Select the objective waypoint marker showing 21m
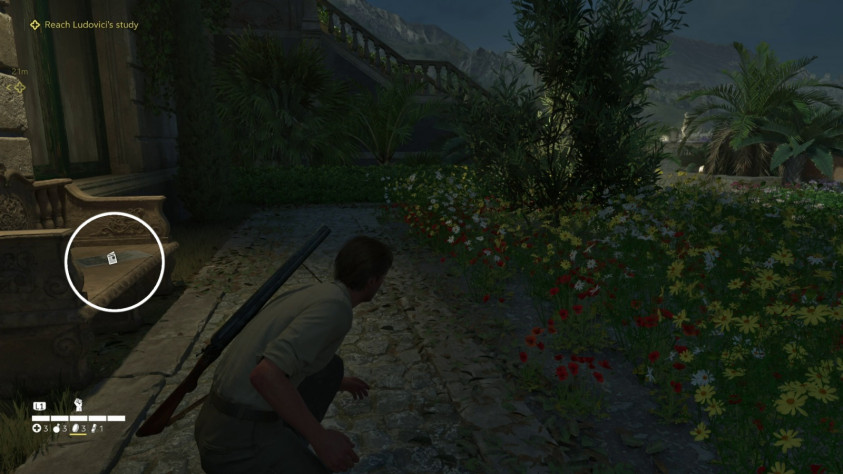843x474 pixels. (17, 87)
